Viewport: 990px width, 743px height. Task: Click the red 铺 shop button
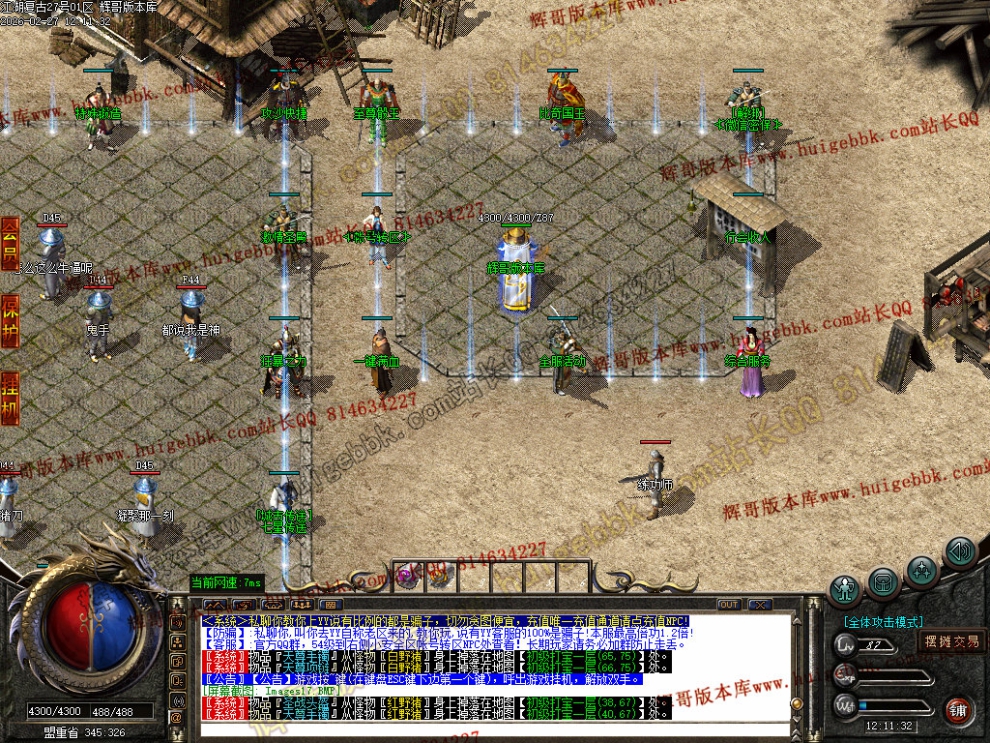(x=959, y=711)
